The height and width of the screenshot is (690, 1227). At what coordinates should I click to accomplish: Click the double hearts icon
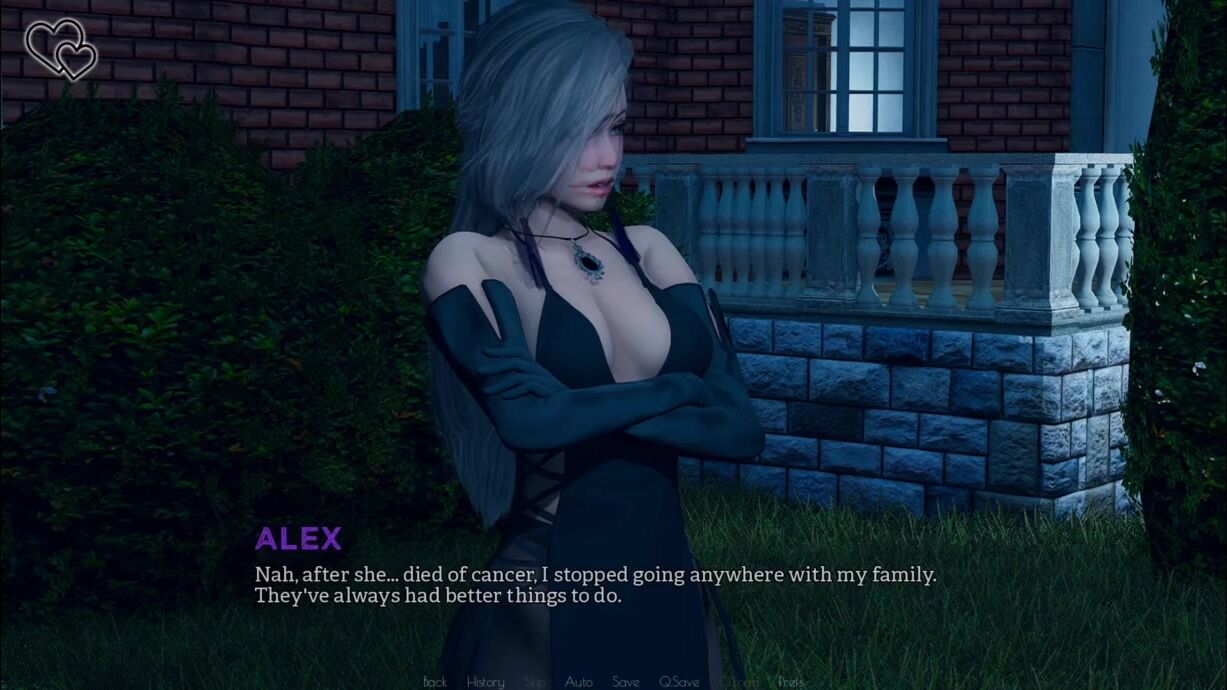[60, 48]
